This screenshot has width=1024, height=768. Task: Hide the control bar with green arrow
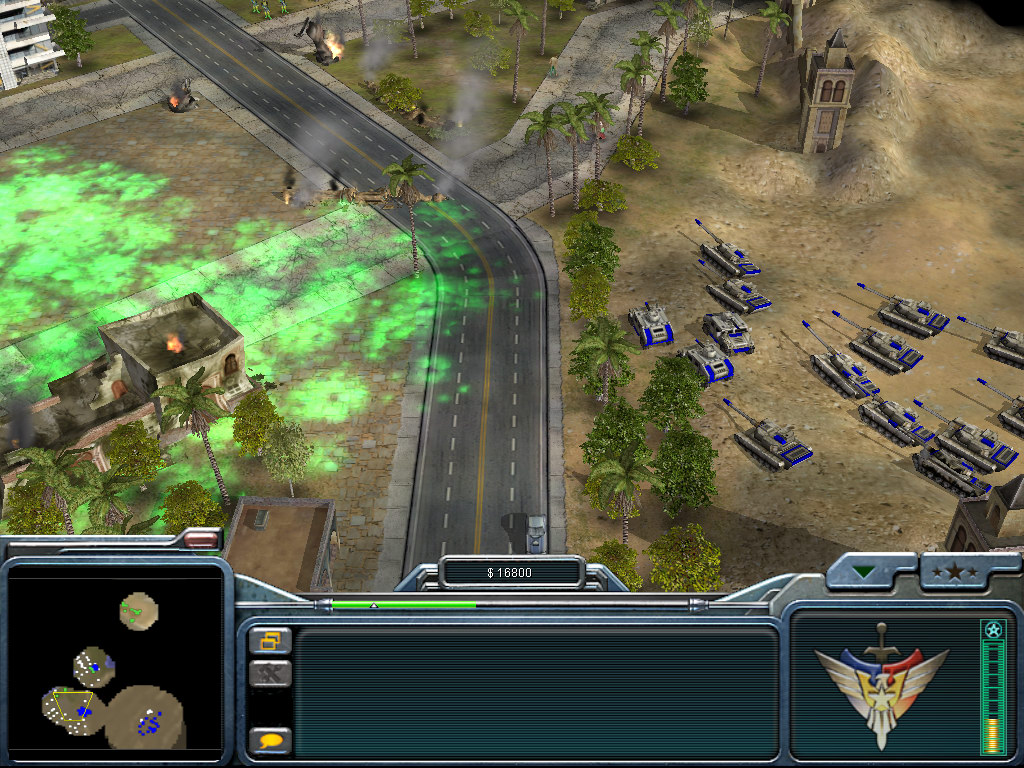tap(864, 573)
